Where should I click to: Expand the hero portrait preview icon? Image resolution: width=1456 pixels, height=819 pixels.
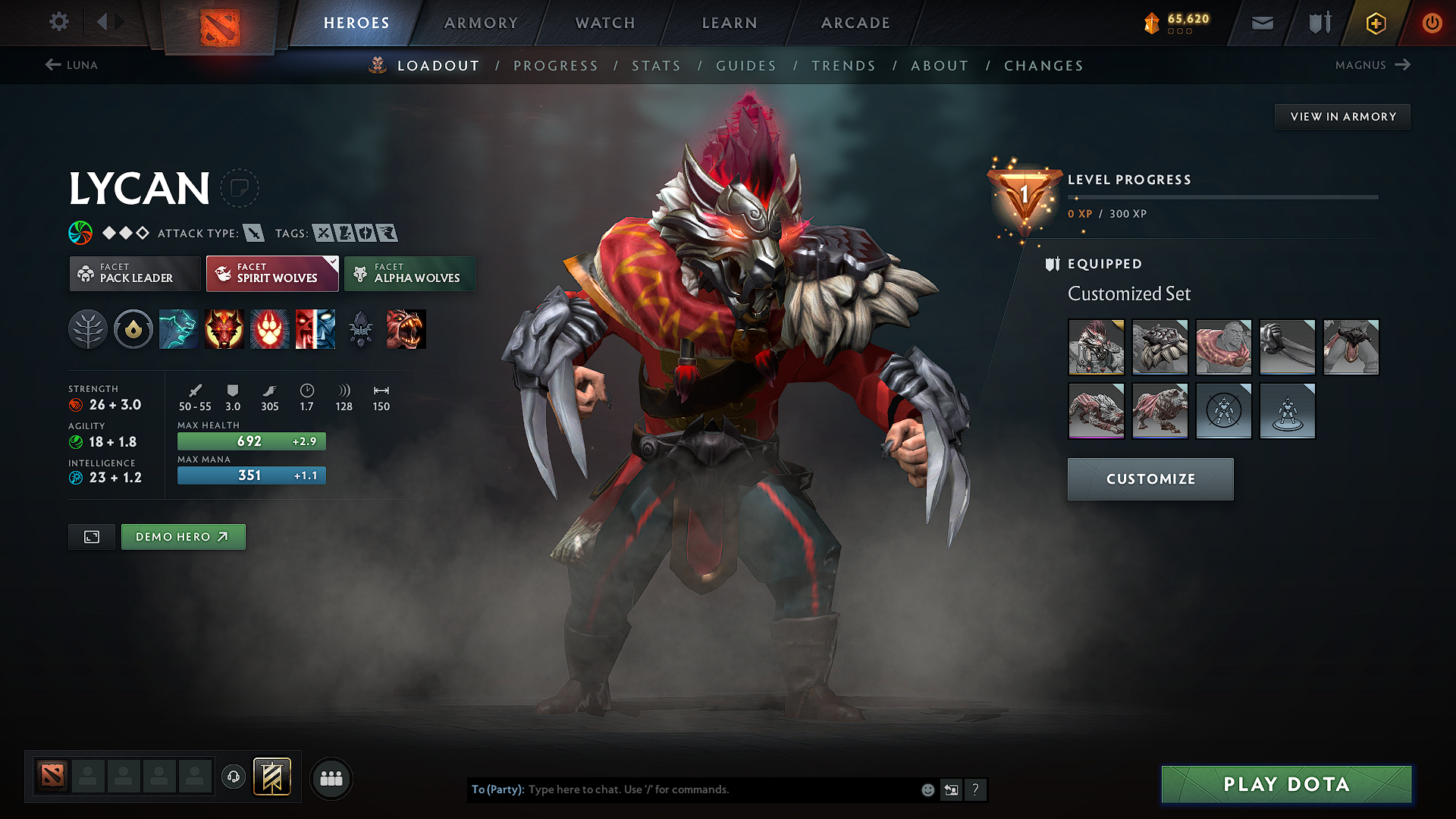(91, 536)
